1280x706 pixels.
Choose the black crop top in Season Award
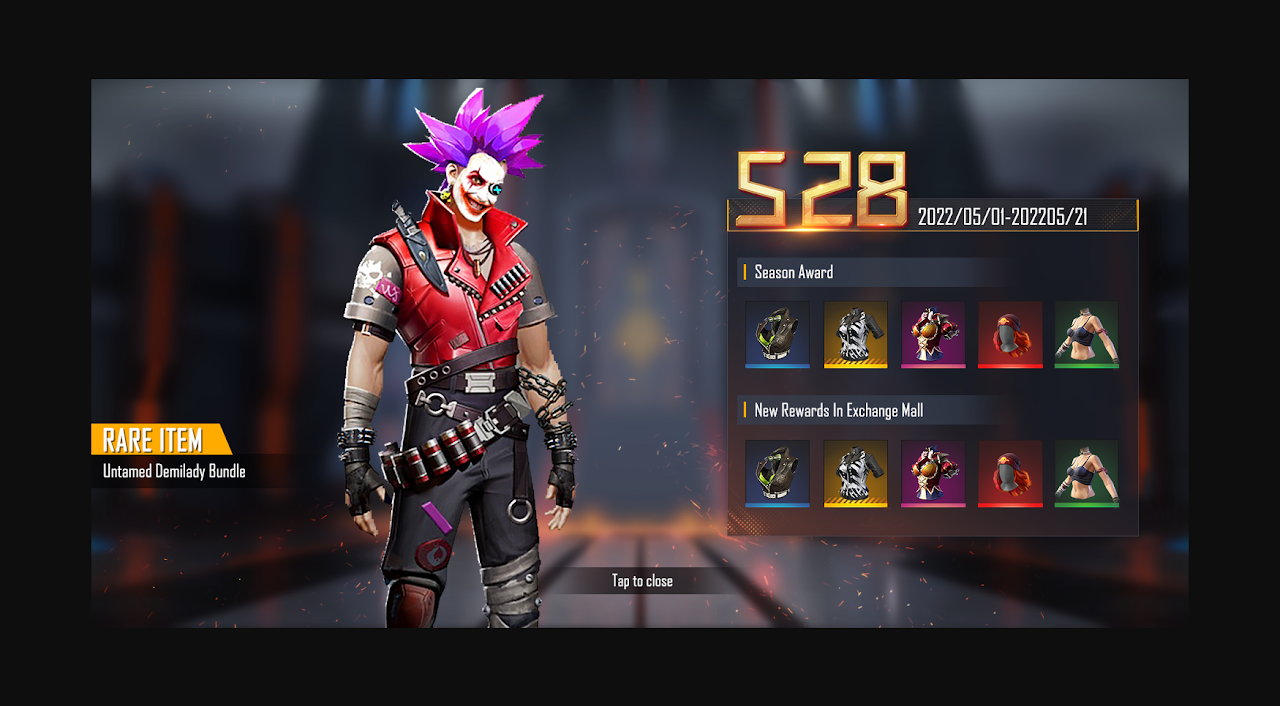tap(1086, 334)
